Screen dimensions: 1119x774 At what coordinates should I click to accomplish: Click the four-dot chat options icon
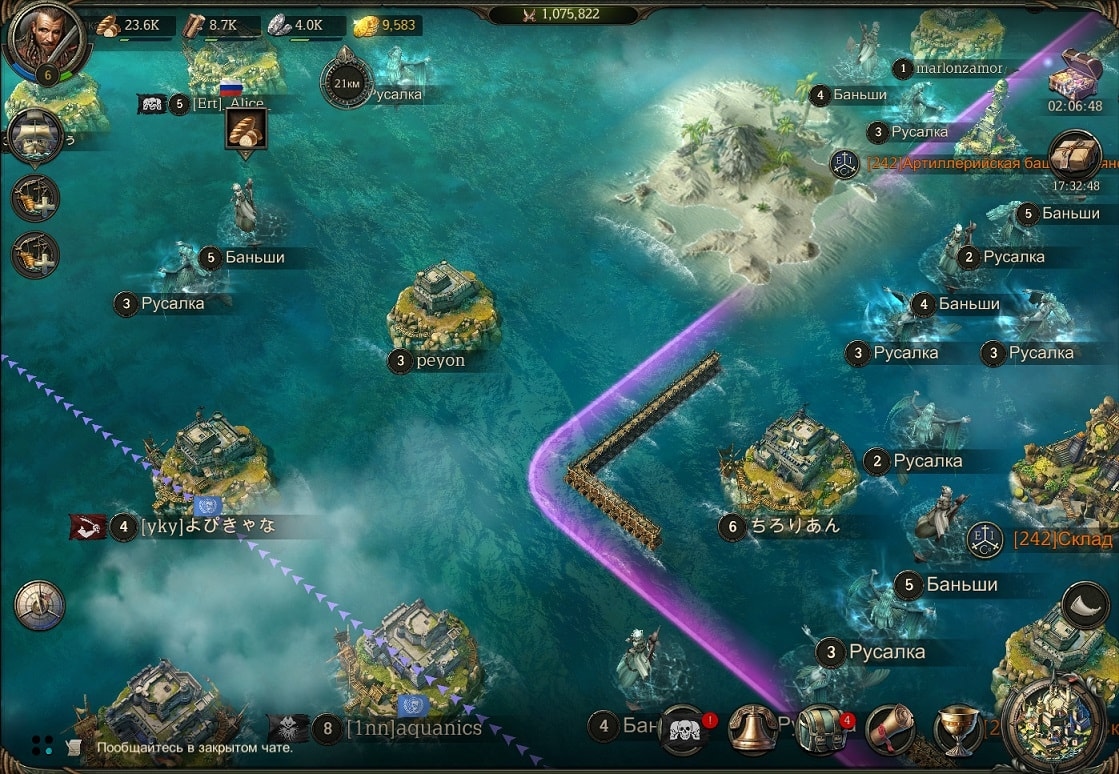pos(42,745)
